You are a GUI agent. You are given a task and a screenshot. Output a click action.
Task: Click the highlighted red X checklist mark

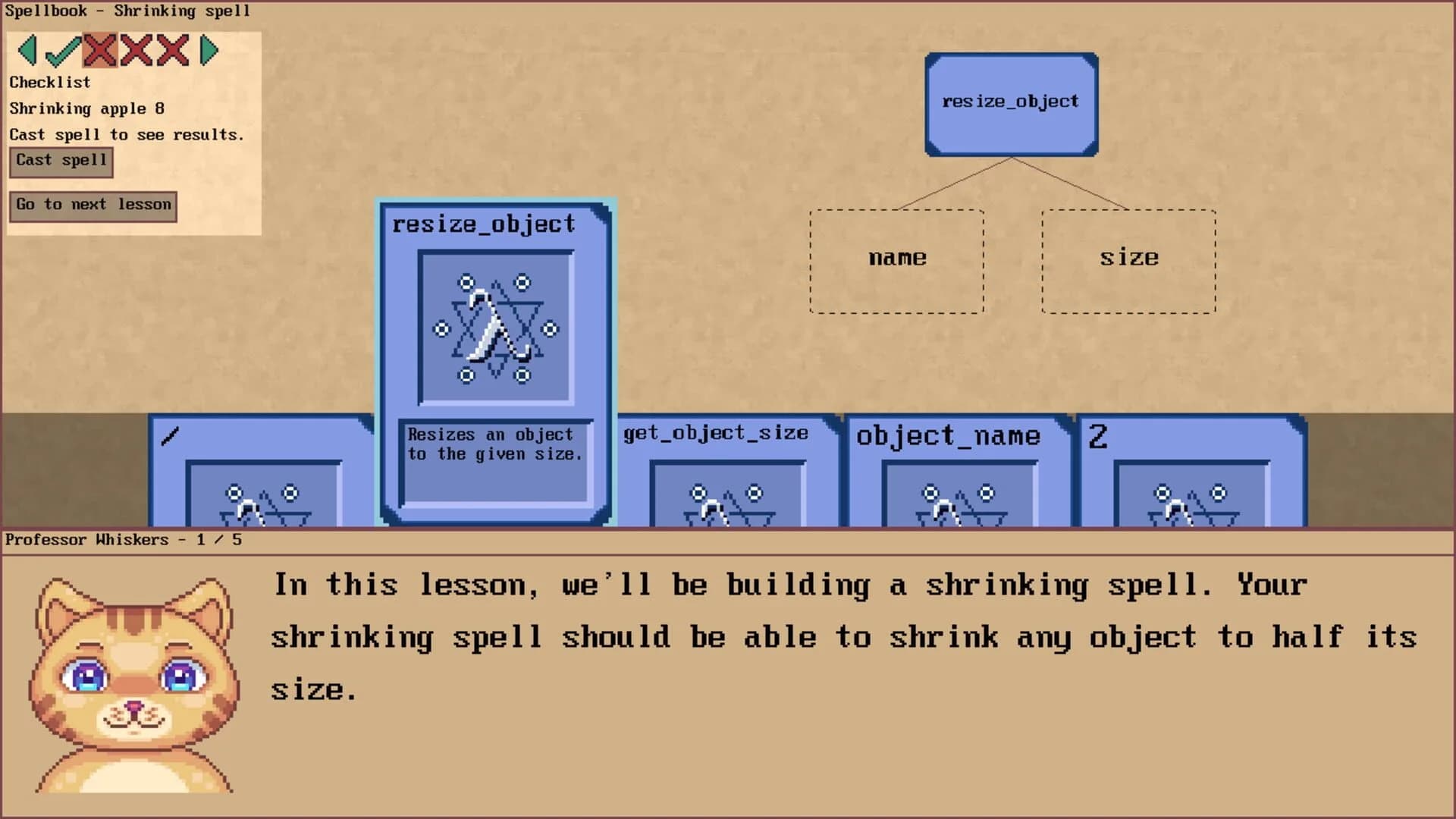tap(99, 52)
